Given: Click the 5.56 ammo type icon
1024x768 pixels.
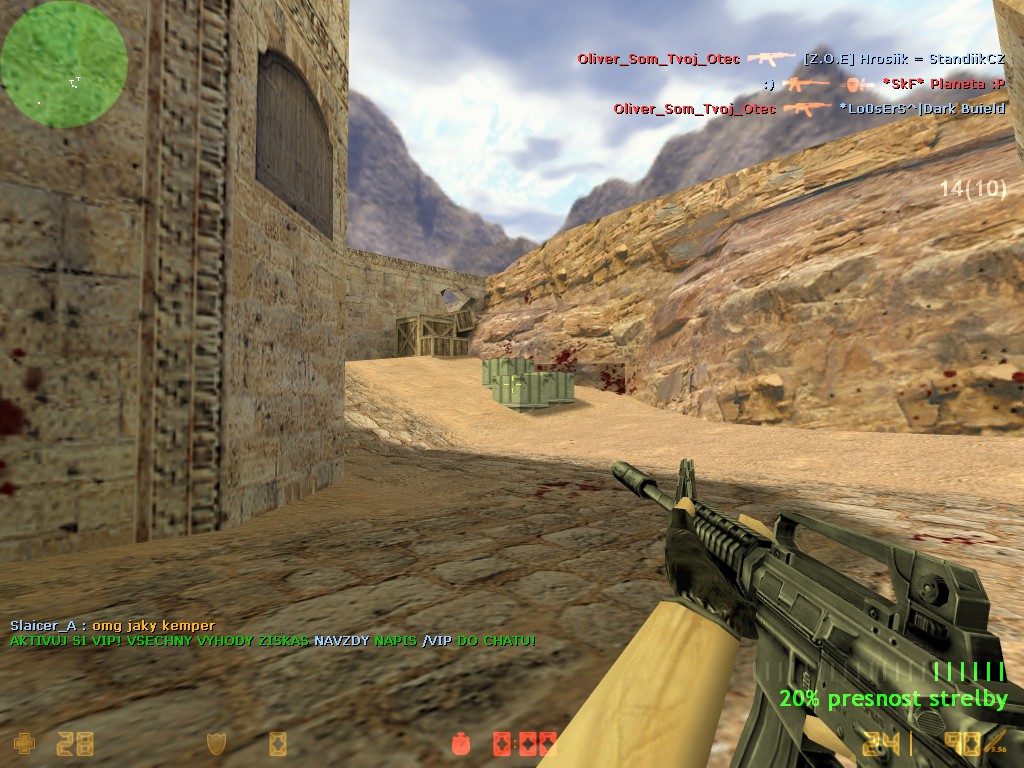Looking at the screenshot, I should click(995, 743).
